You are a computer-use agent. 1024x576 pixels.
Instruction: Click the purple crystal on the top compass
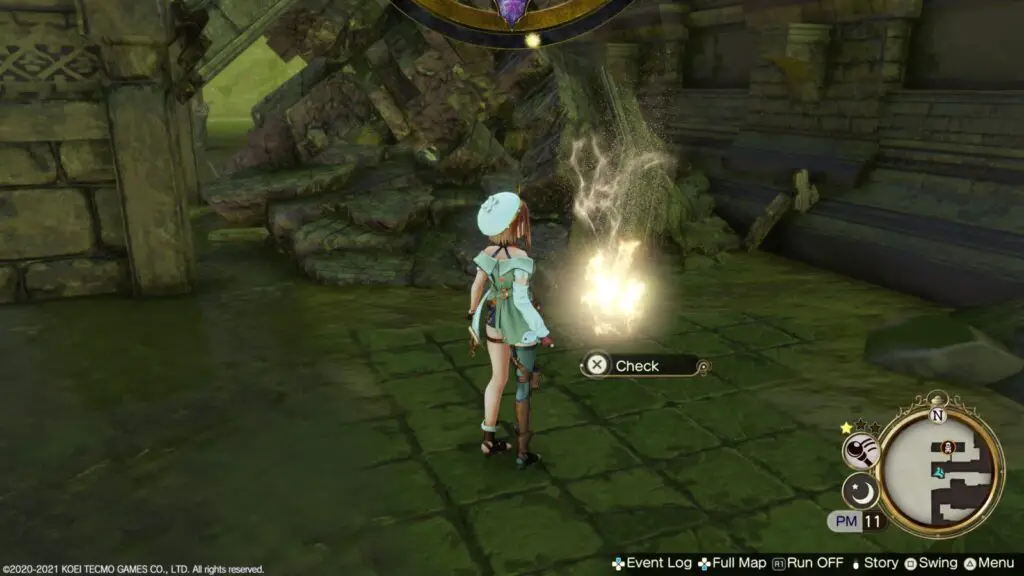click(511, 11)
